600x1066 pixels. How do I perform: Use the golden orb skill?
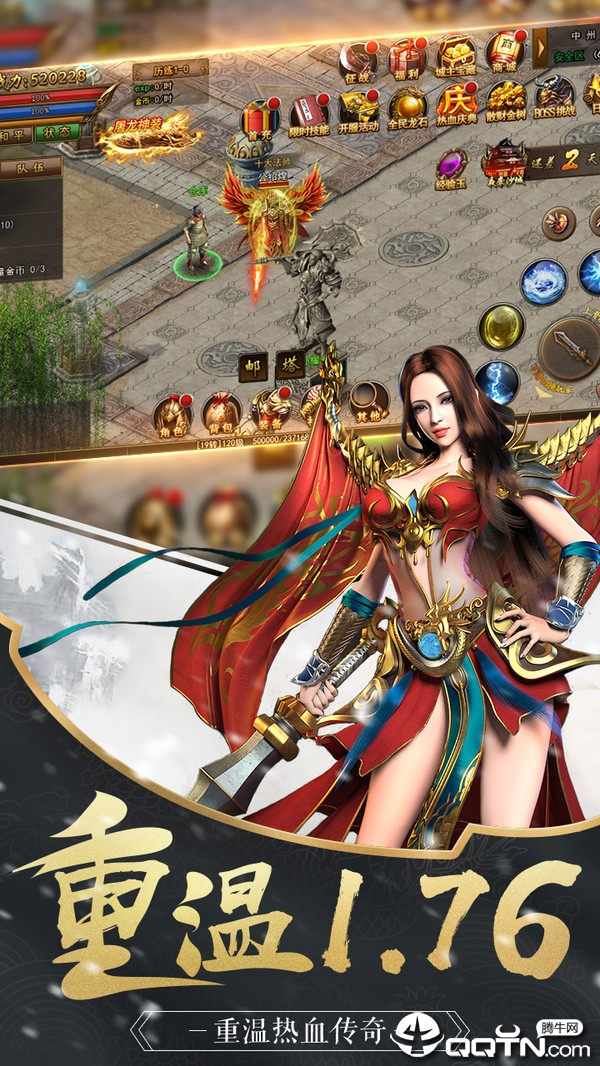(501, 326)
